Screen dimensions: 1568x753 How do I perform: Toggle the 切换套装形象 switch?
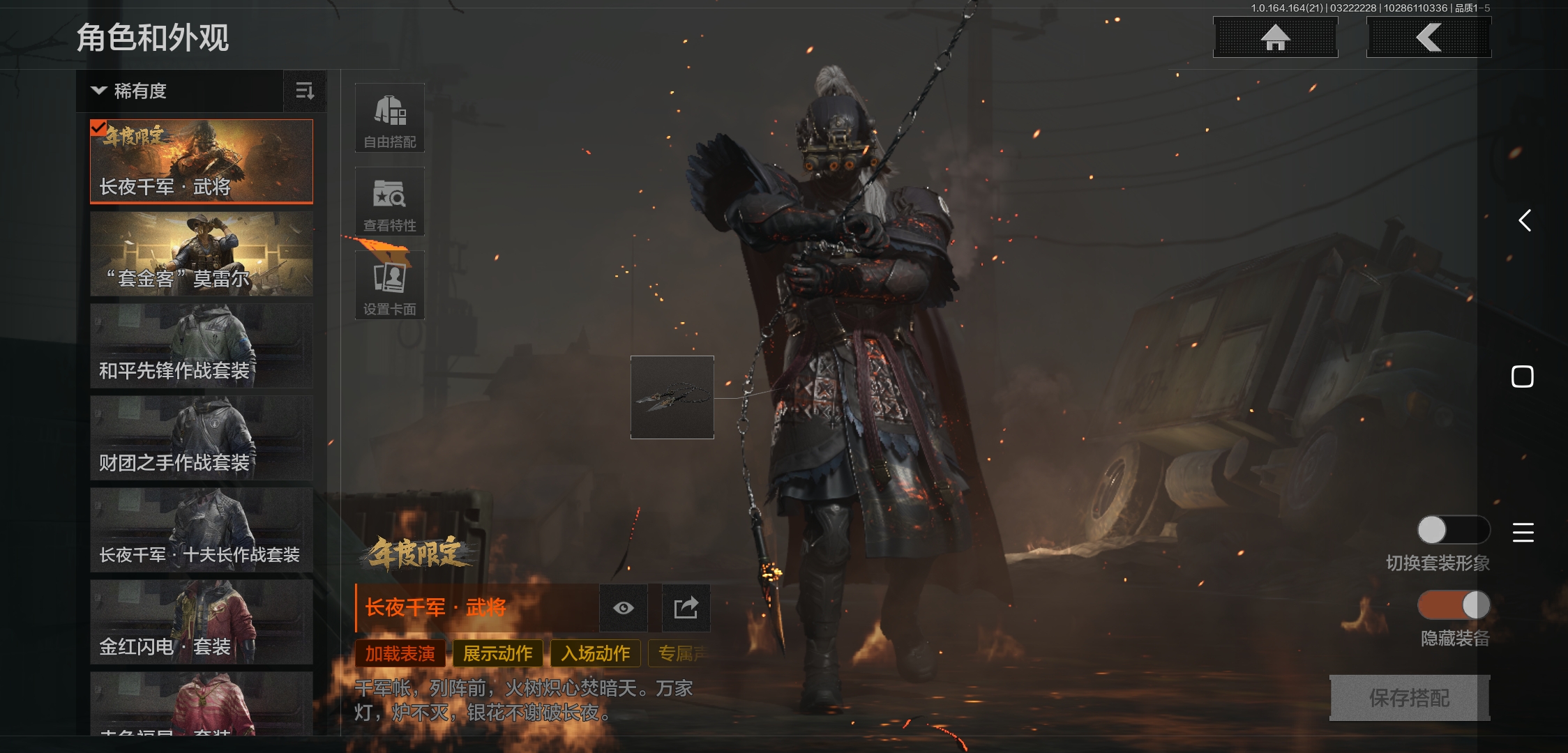click(1453, 530)
